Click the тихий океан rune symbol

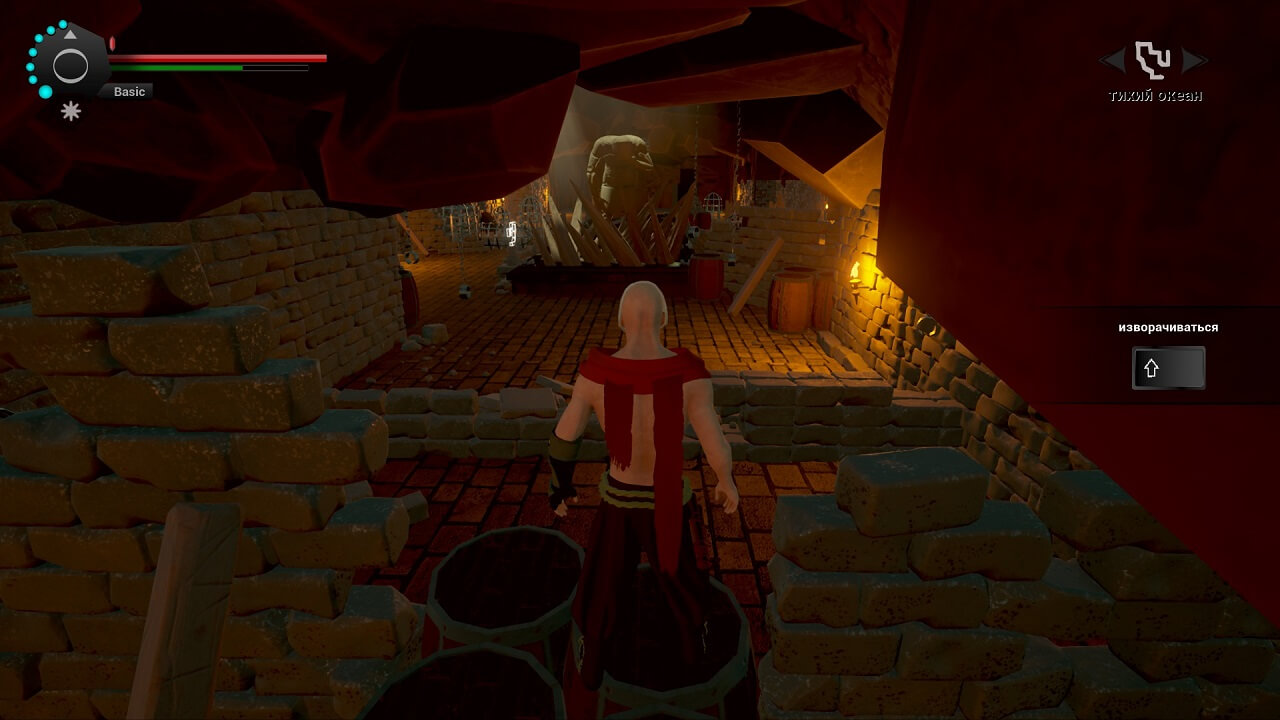tap(1153, 60)
